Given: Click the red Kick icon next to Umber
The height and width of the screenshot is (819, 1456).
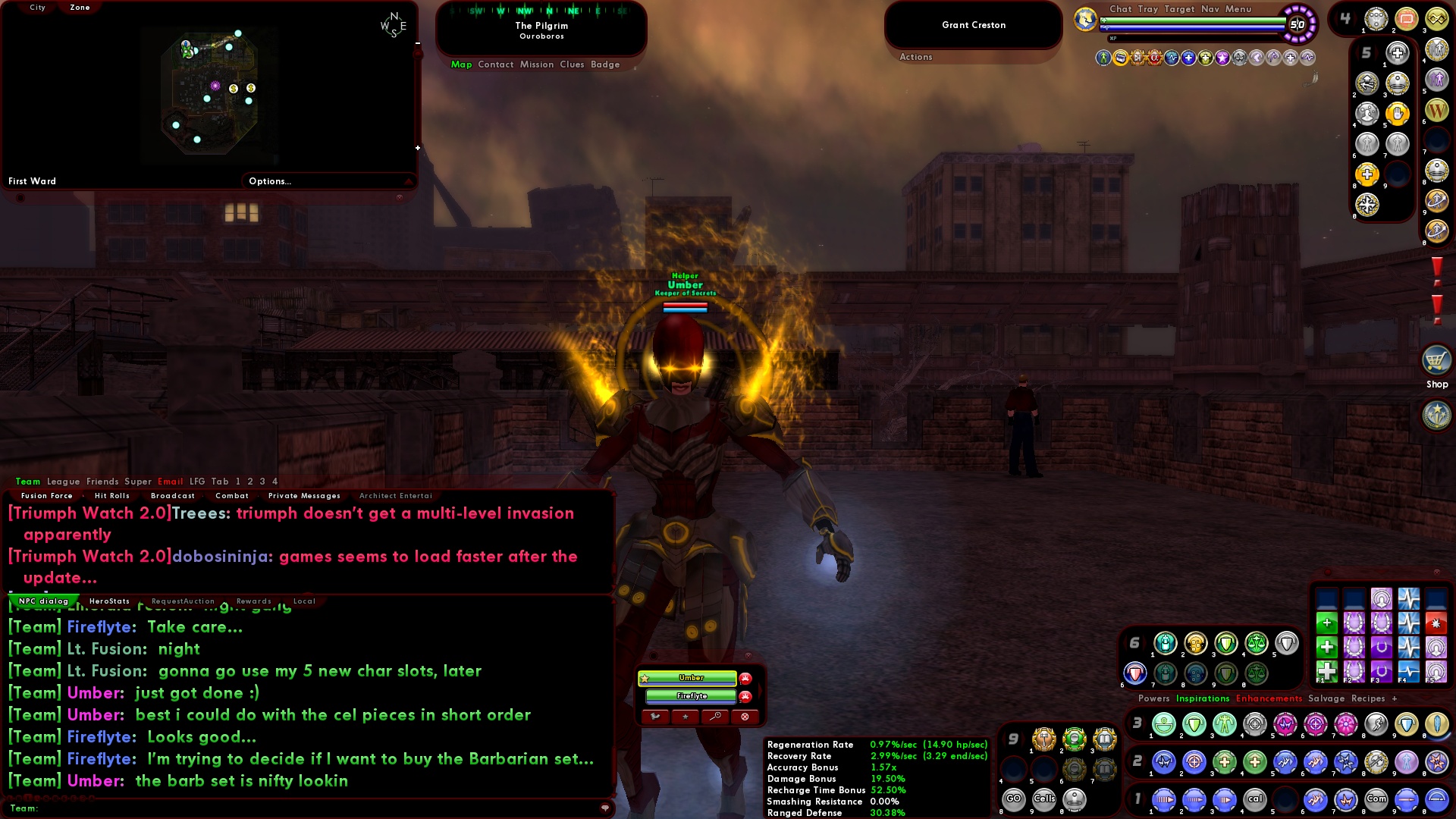Looking at the screenshot, I should pyautogui.click(x=745, y=679).
